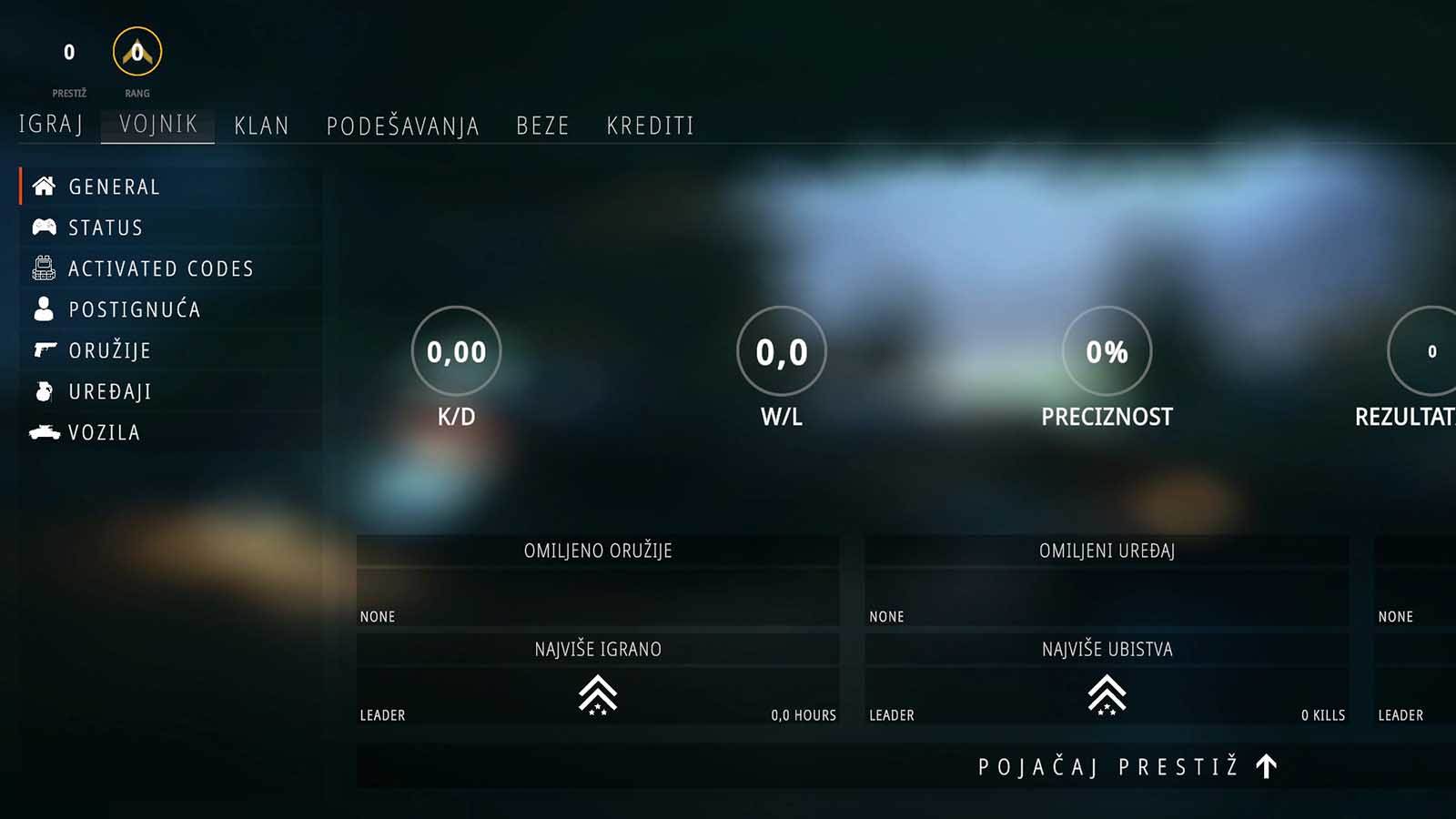The image size is (1456, 819).
Task: Open the KREDITI tab
Action: 651,126
